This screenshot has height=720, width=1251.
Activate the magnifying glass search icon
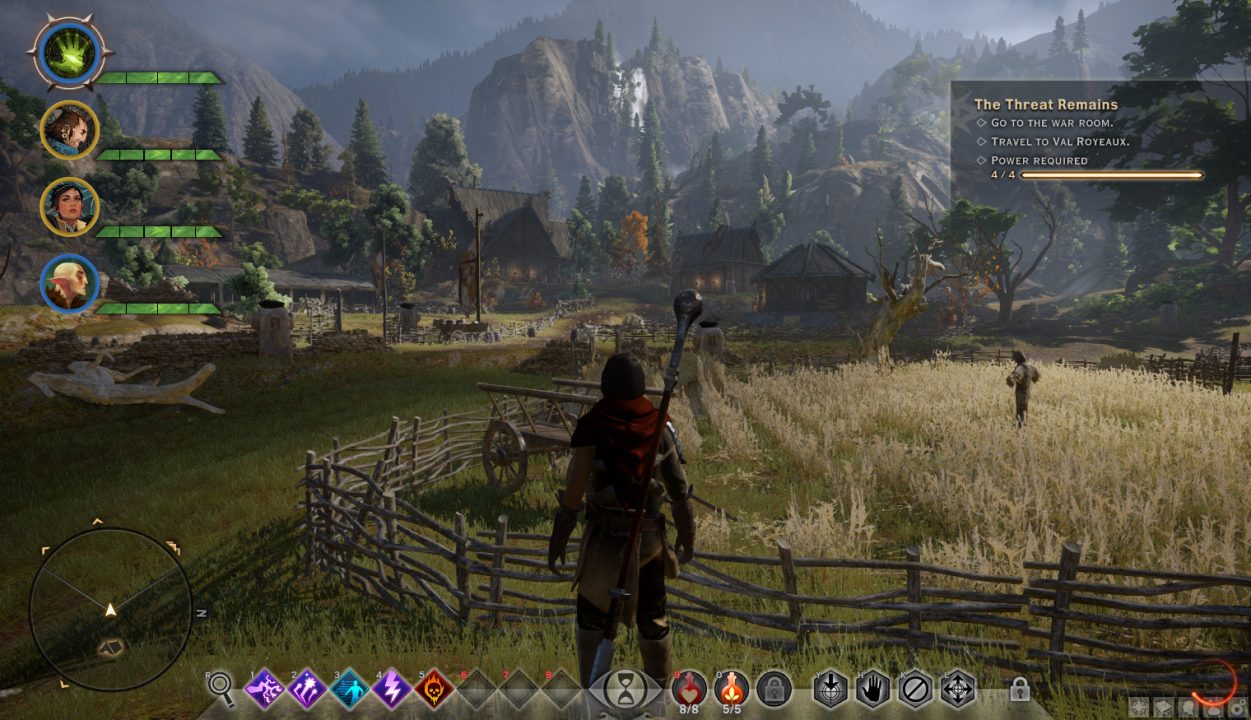click(x=221, y=689)
